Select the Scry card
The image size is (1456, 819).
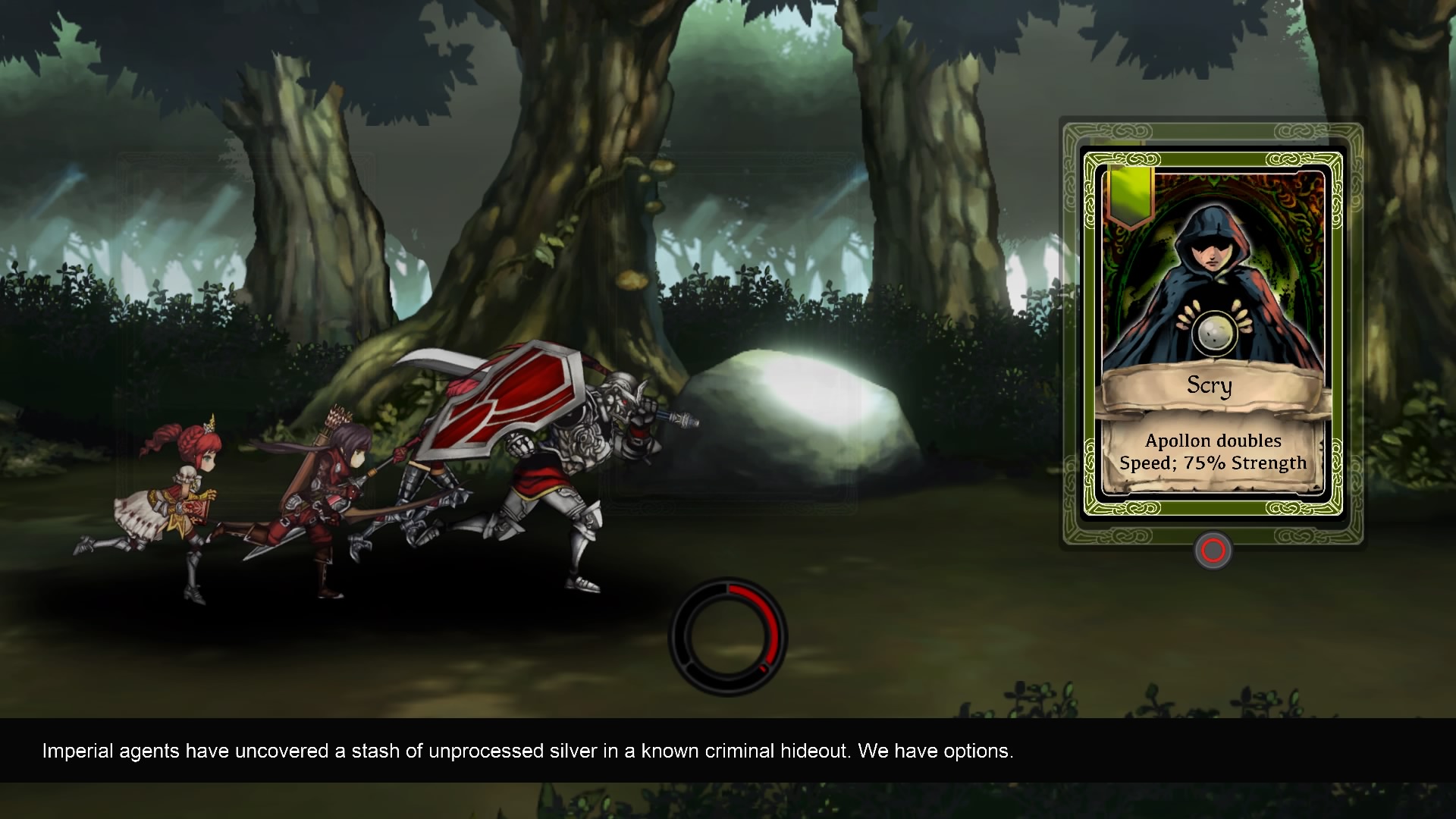click(1212, 334)
